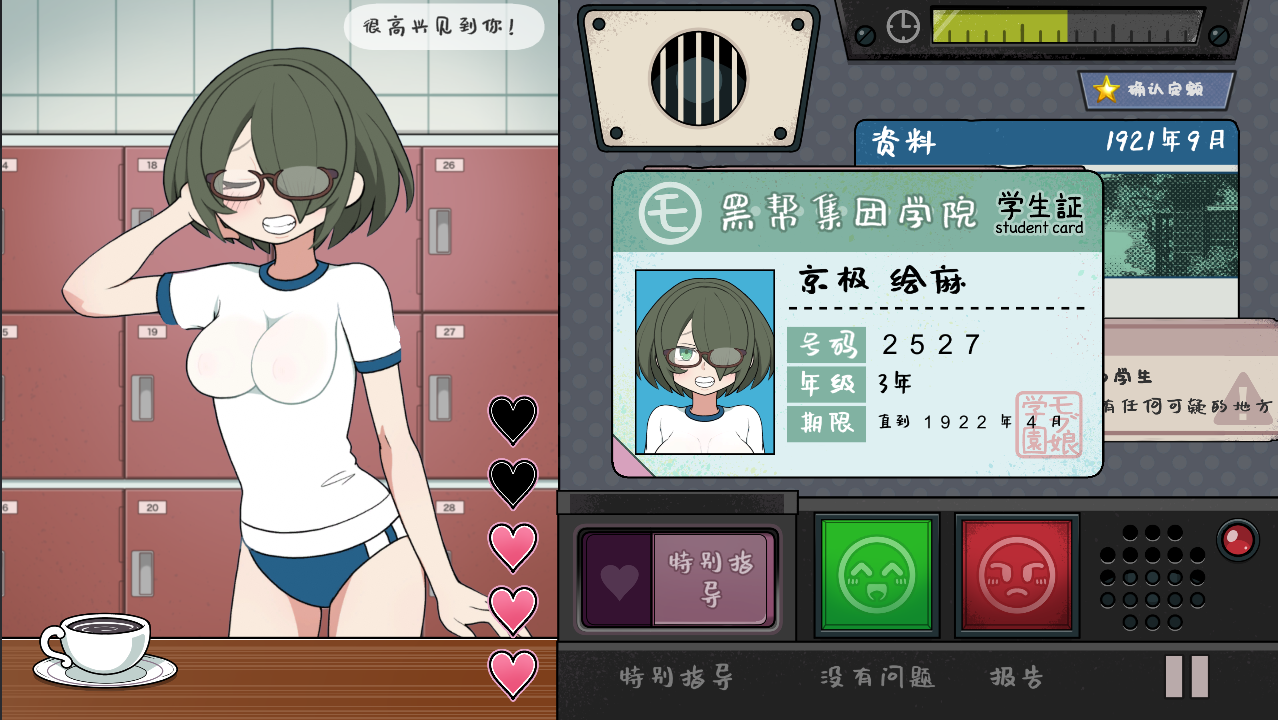Pause the game with the pause icon
Screen dimensions: 1278x720
(x=1187, y=677)
